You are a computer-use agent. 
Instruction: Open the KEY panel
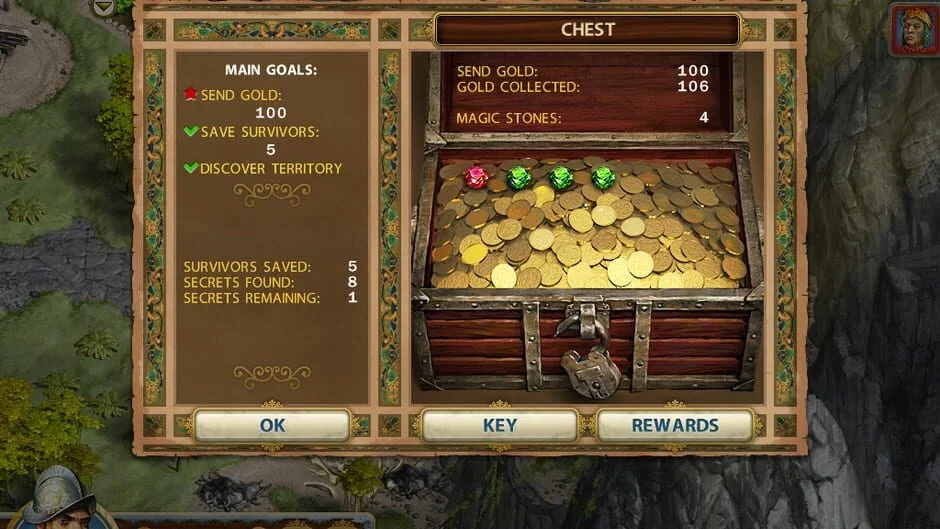[499, 425]
